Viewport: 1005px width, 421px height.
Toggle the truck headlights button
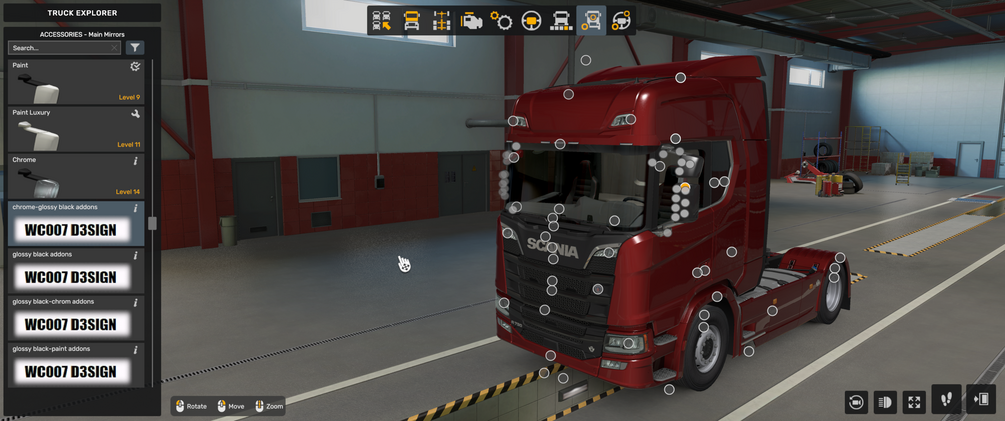[x=885, y=402]
